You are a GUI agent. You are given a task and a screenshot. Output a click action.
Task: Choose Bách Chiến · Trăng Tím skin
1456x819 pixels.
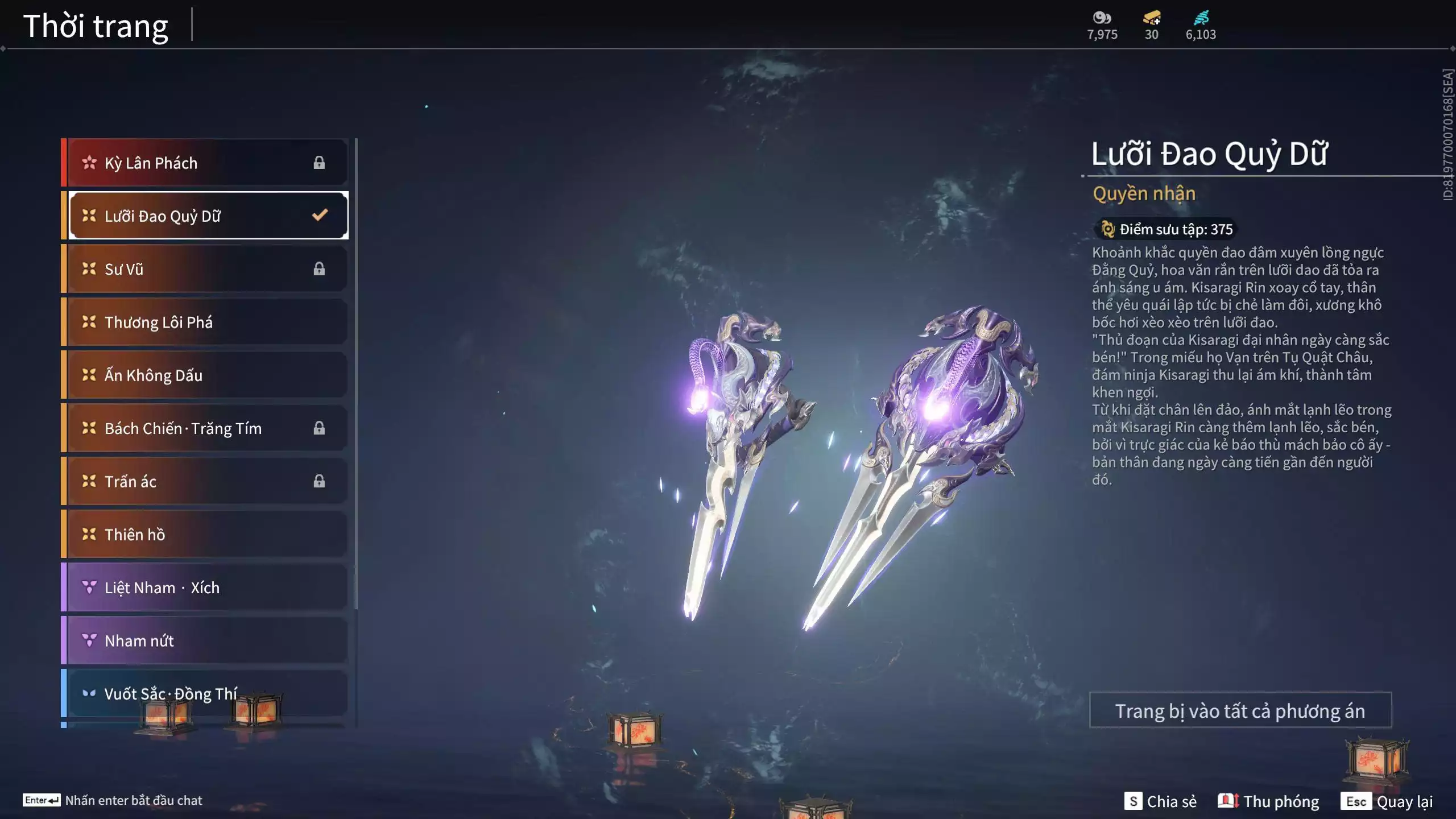coord(205,428)
